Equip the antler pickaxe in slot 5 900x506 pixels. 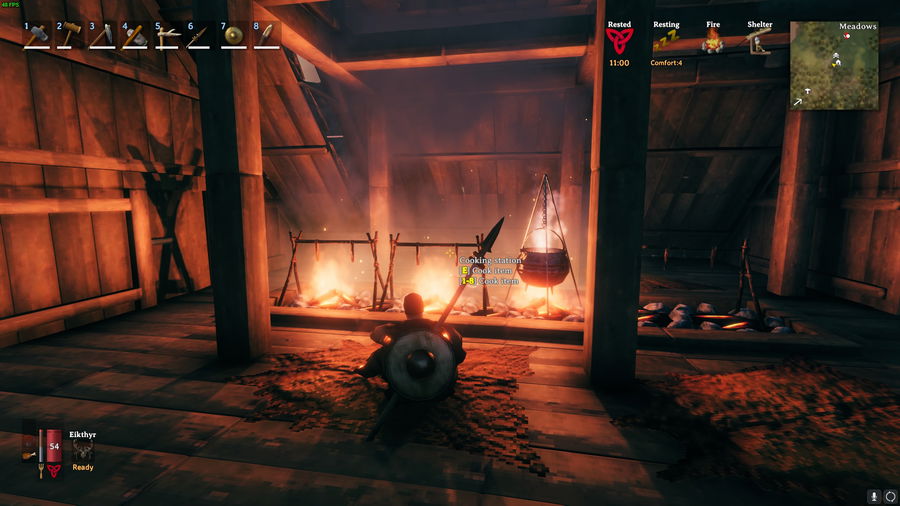pyautogui.click(x=168, y=36)
